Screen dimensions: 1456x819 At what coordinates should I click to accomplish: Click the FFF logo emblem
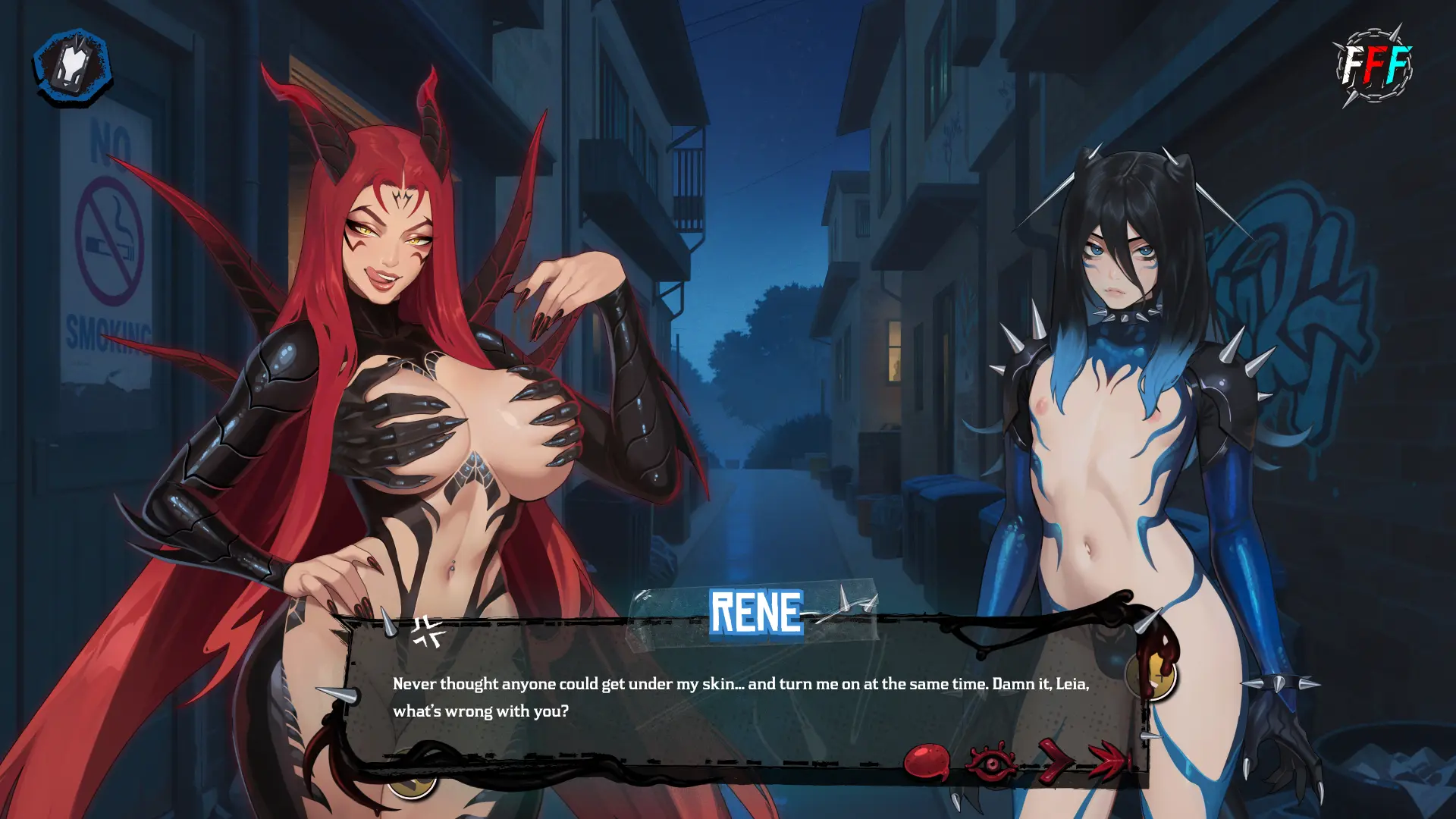pyautogui.click(x=1373, y=65)
